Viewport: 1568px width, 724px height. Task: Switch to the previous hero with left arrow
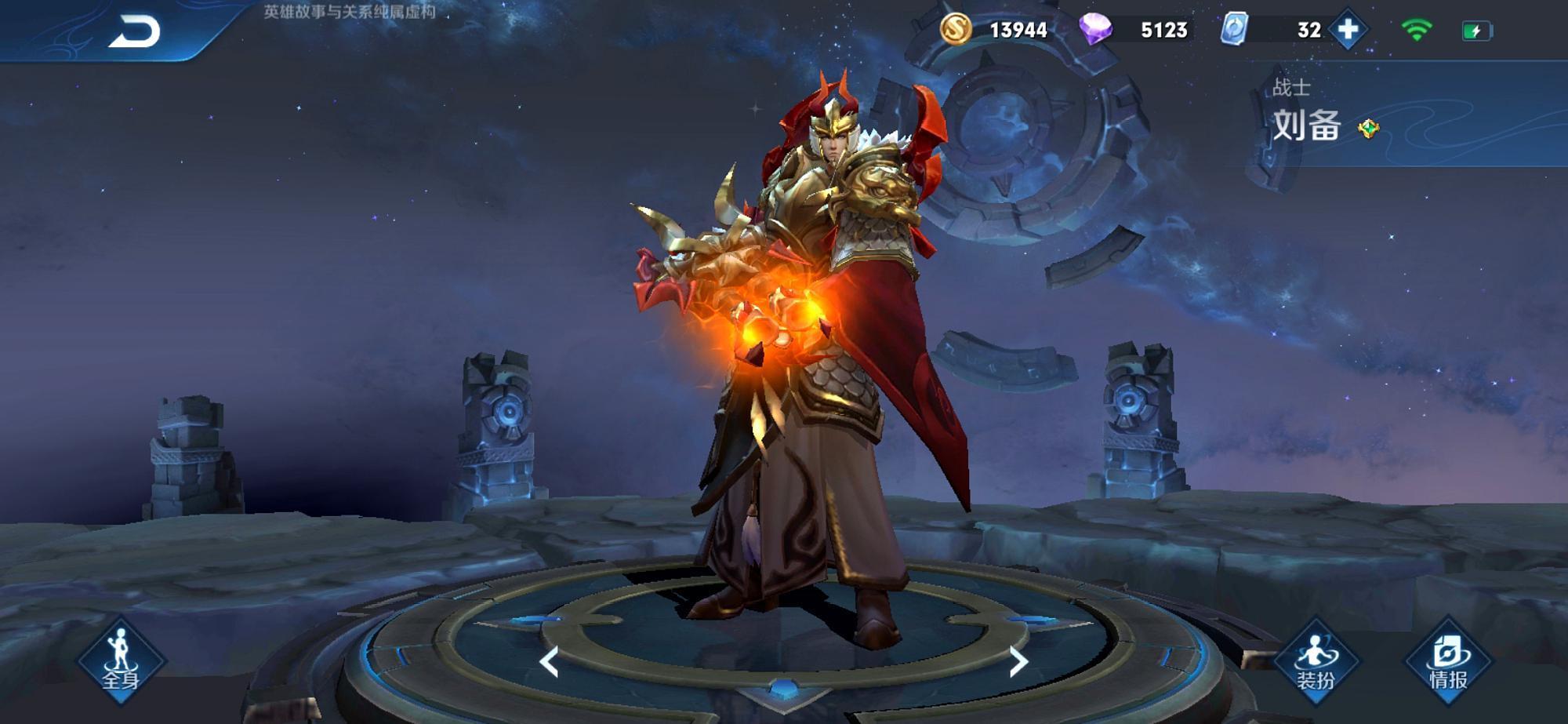[x=549, y=662]
